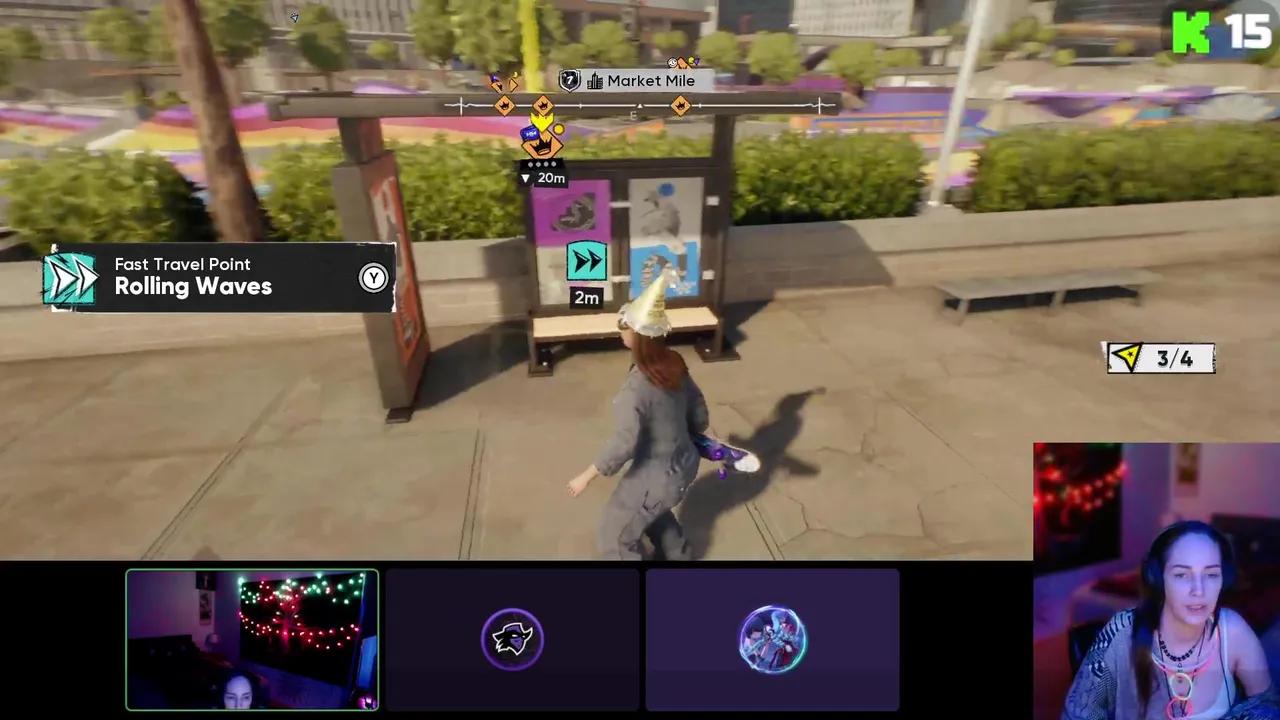Click the 3/4 collectible counter
This screenshot has height=720, width=1280.
click(x=1172, y=357)
